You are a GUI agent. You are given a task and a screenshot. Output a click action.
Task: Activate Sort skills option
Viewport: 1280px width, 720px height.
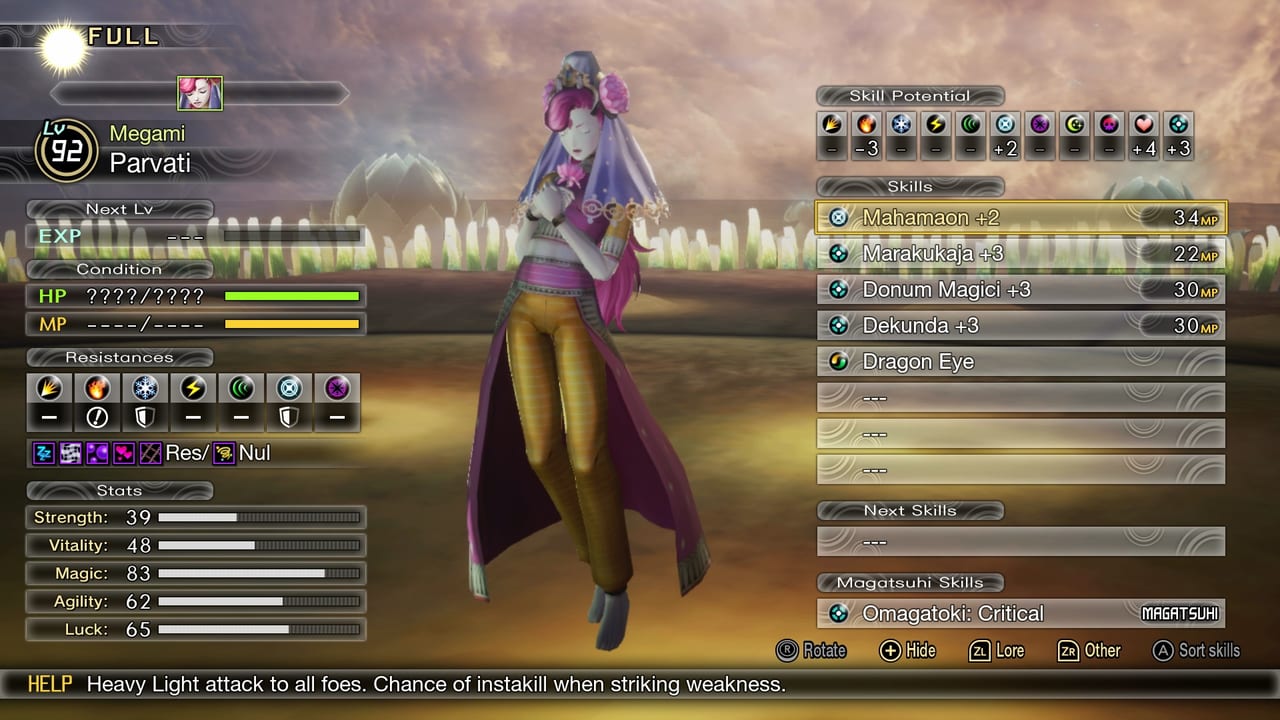[x=1196, y=651]
